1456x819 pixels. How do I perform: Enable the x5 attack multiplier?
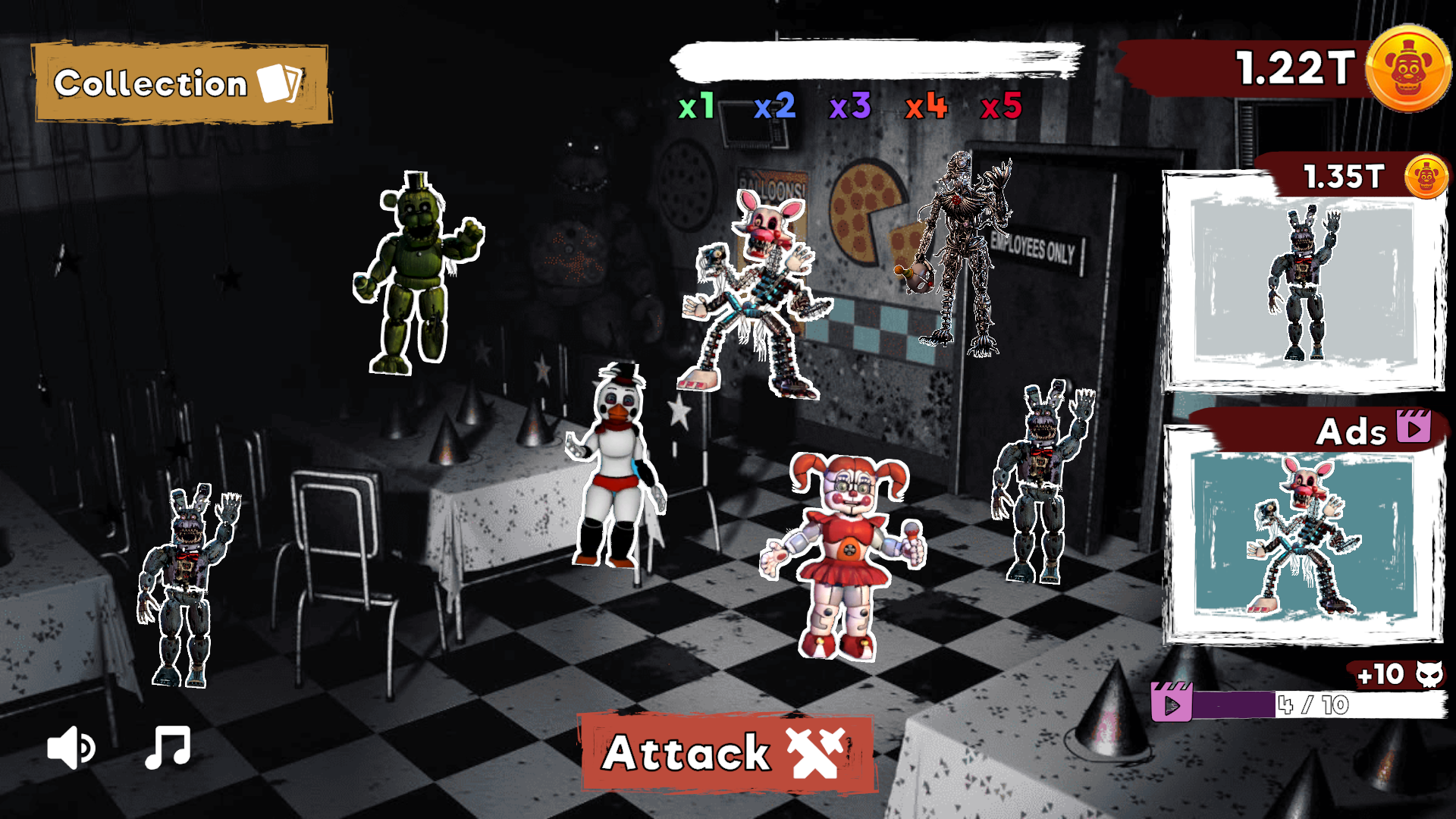999,107
